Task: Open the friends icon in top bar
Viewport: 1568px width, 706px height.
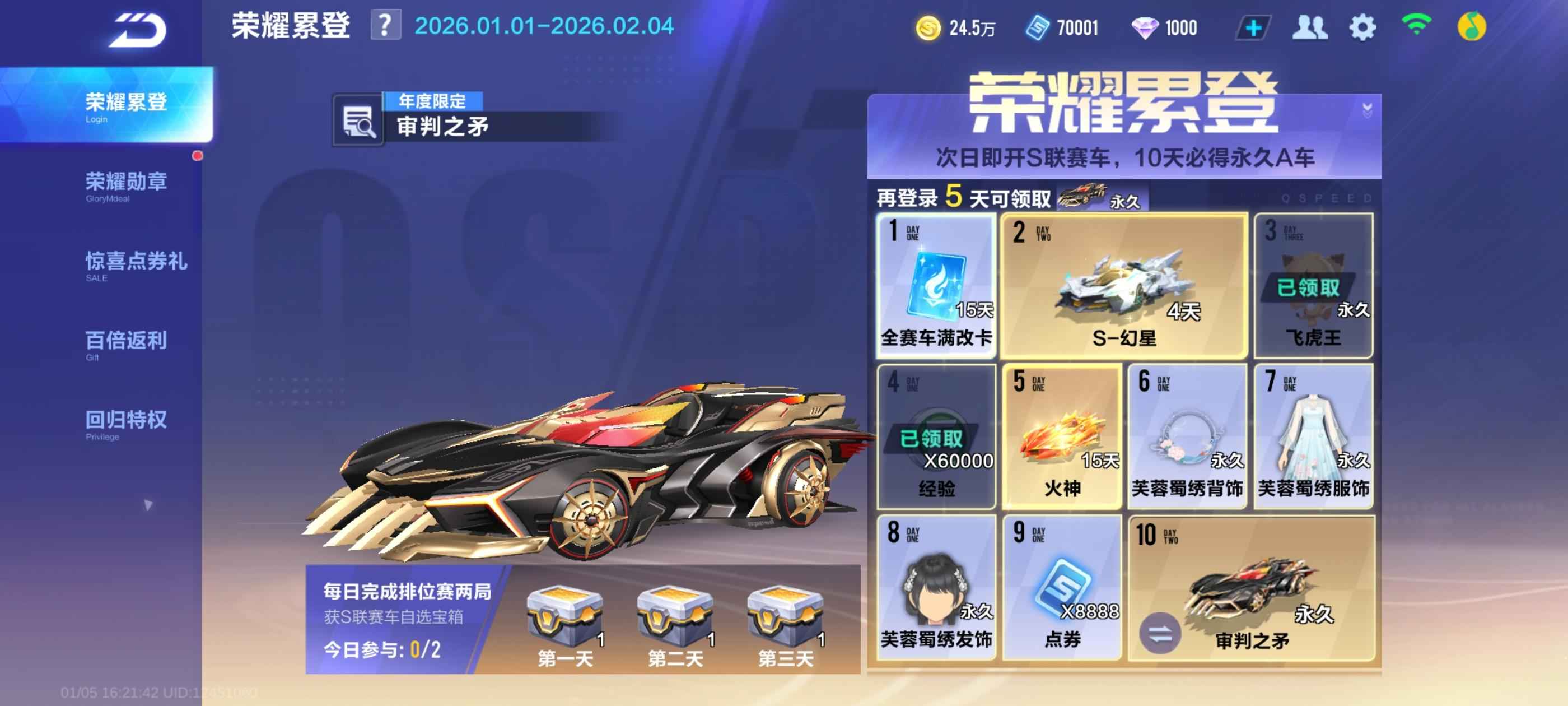Action: 1309,28
